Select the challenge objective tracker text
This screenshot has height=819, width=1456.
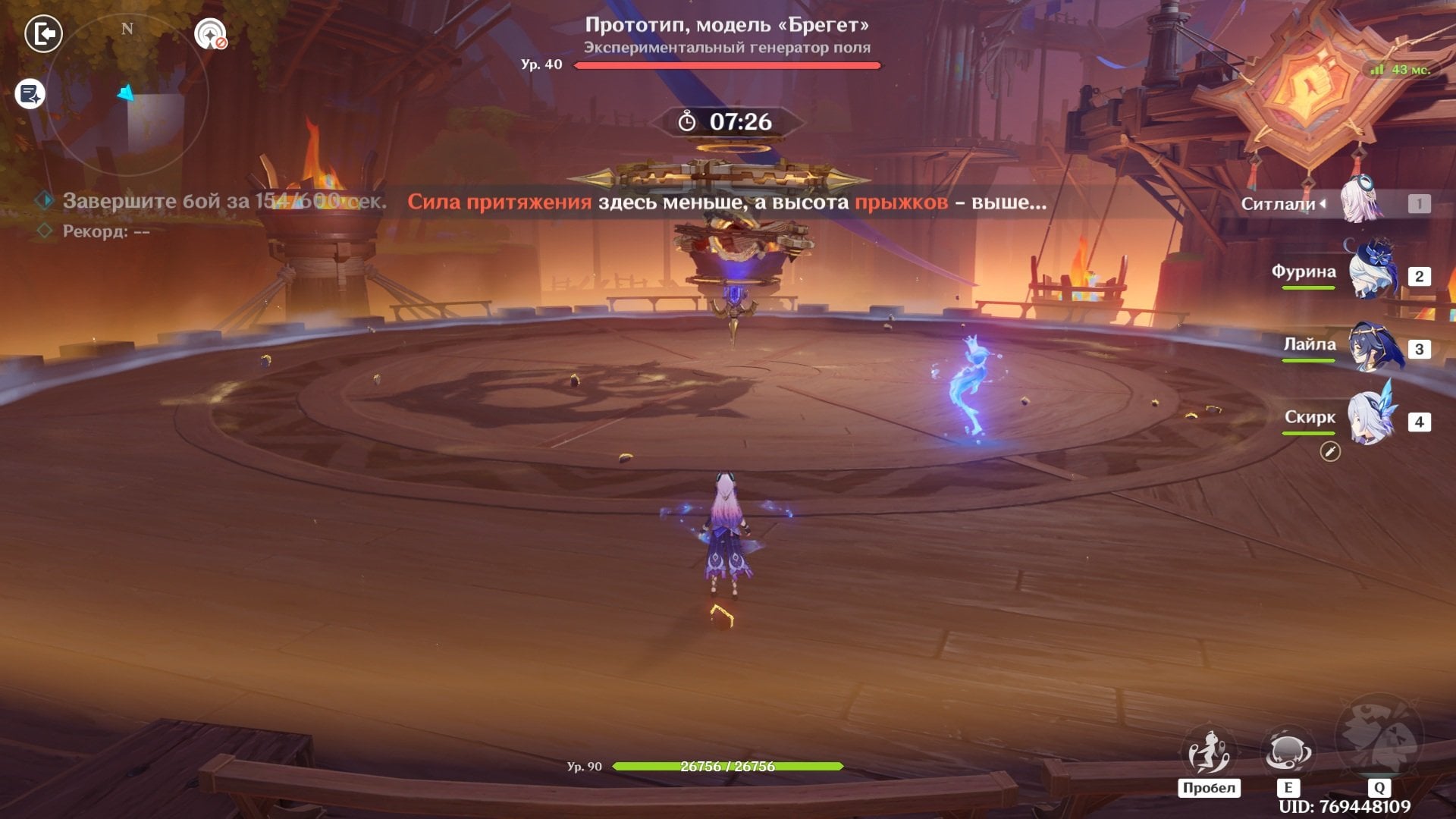[x=224, y=202]
